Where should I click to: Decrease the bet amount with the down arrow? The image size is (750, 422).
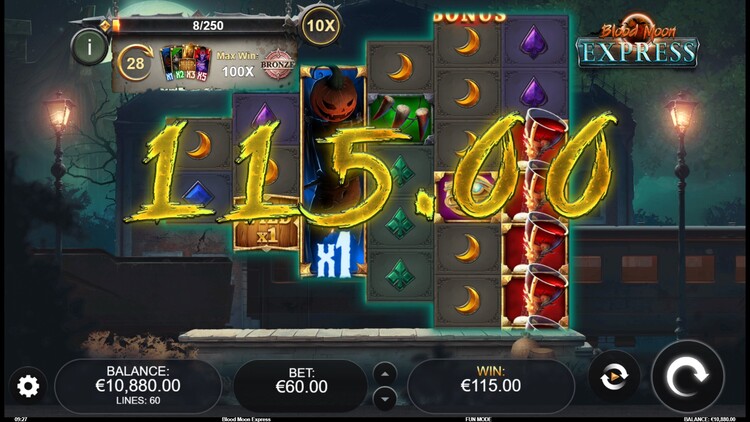tap(384, 398)
